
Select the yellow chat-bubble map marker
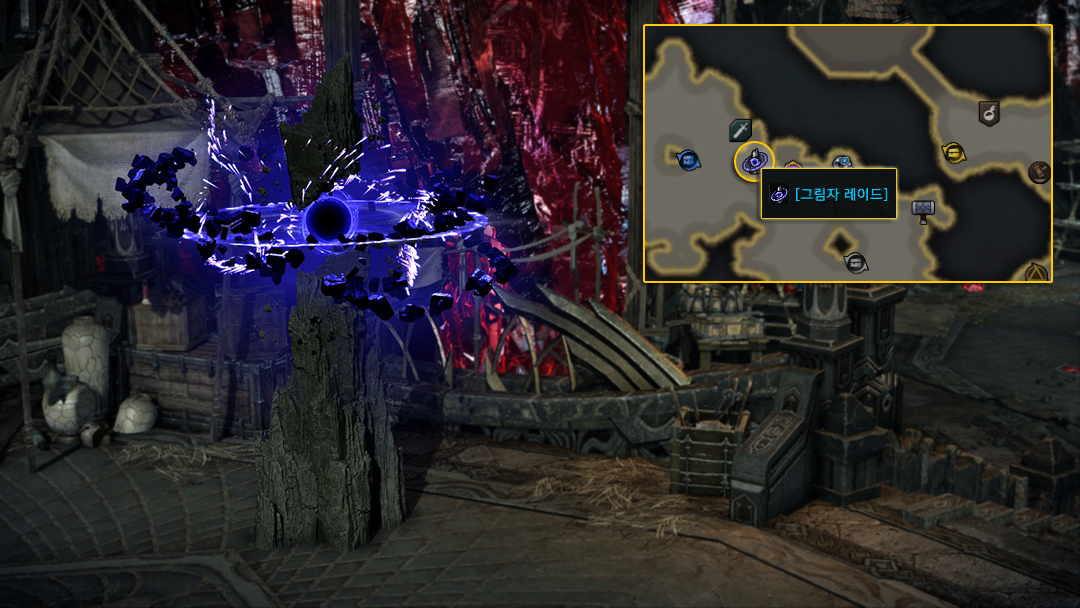953,153
